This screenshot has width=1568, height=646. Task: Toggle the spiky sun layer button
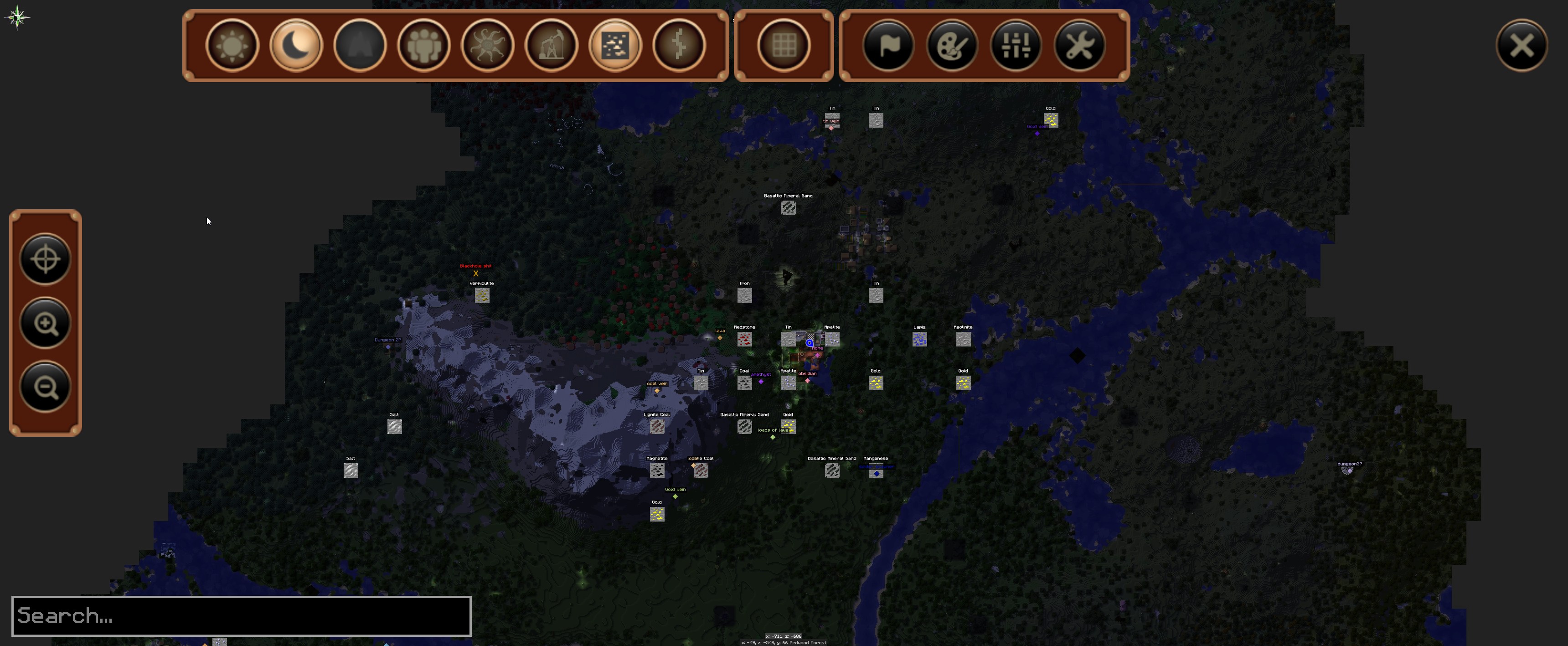[488, 45]
